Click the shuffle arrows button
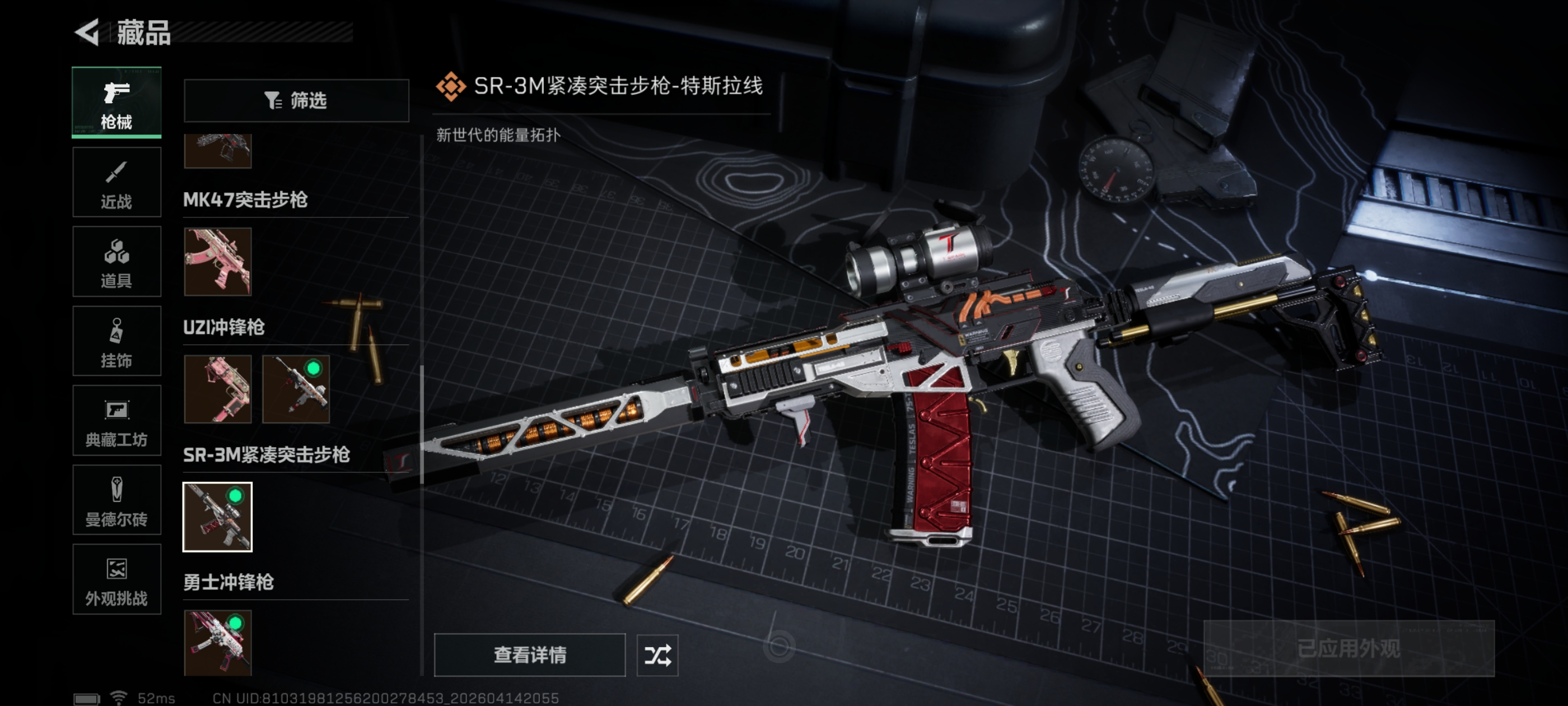Screen dimensions: 1568x706 coord(657,655)
